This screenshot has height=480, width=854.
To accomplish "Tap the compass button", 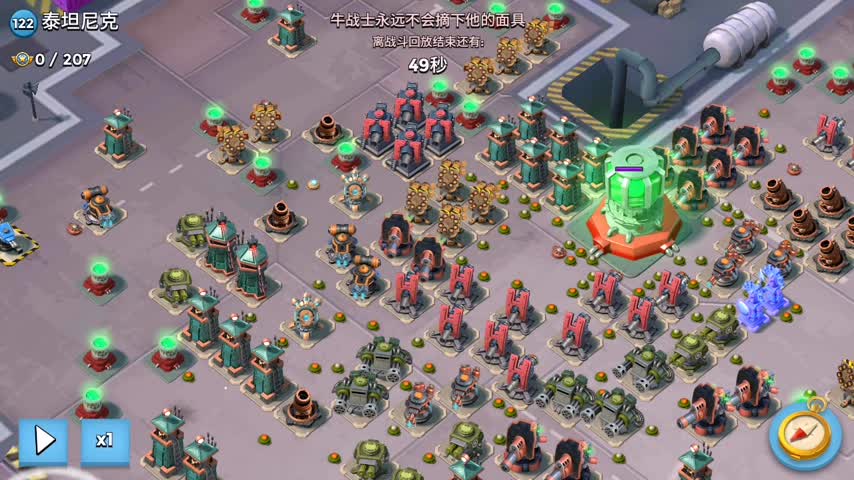I will coord(805,438).
